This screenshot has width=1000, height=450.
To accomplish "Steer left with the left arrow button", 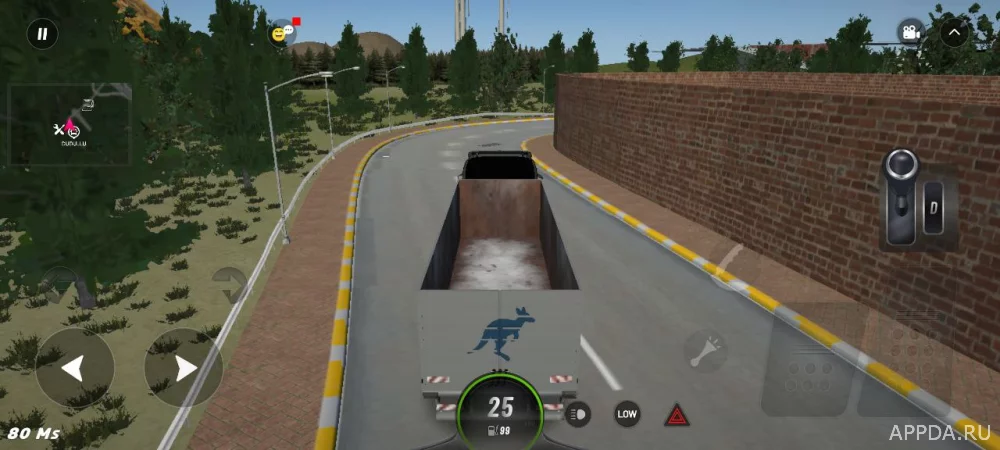I will click(x=74, y=368).
